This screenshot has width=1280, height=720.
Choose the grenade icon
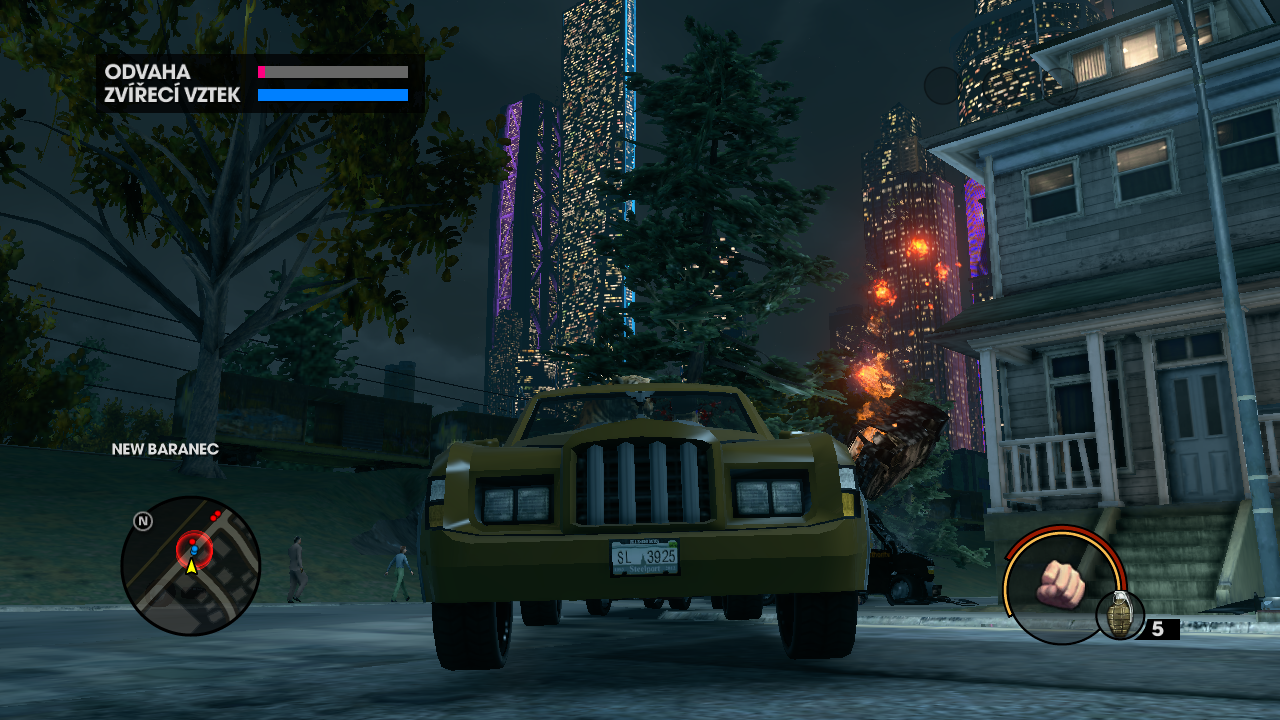tap(1120, 615)
